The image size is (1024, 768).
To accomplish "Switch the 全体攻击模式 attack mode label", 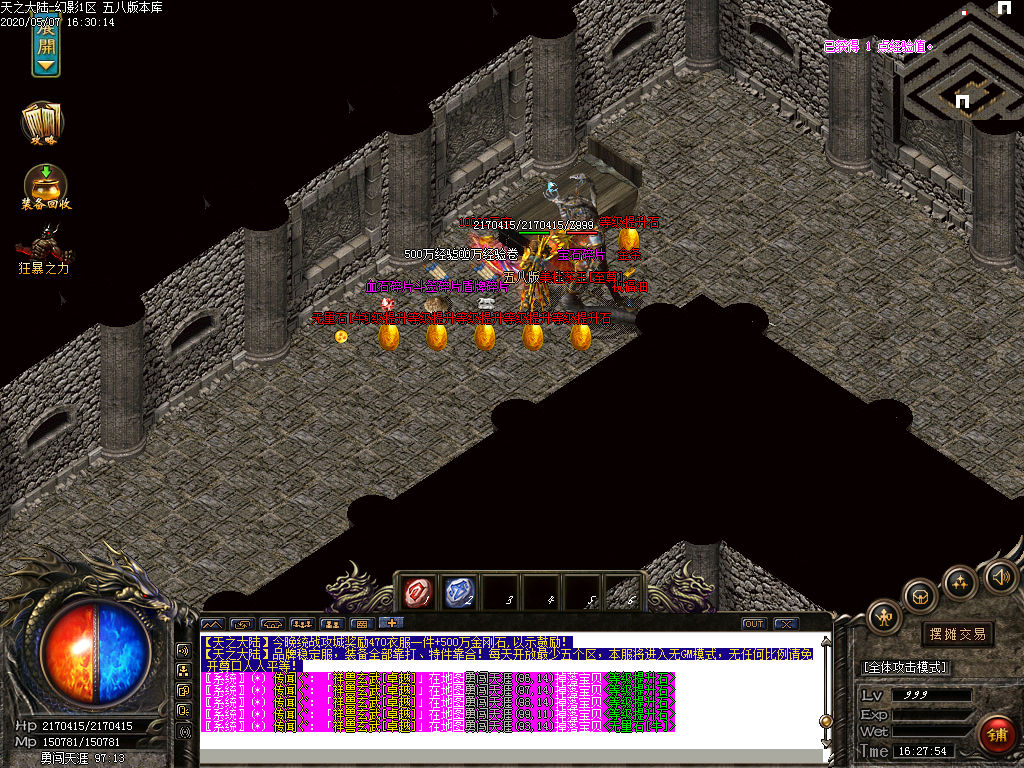I will pyautogui.click(x=905, y=667).
